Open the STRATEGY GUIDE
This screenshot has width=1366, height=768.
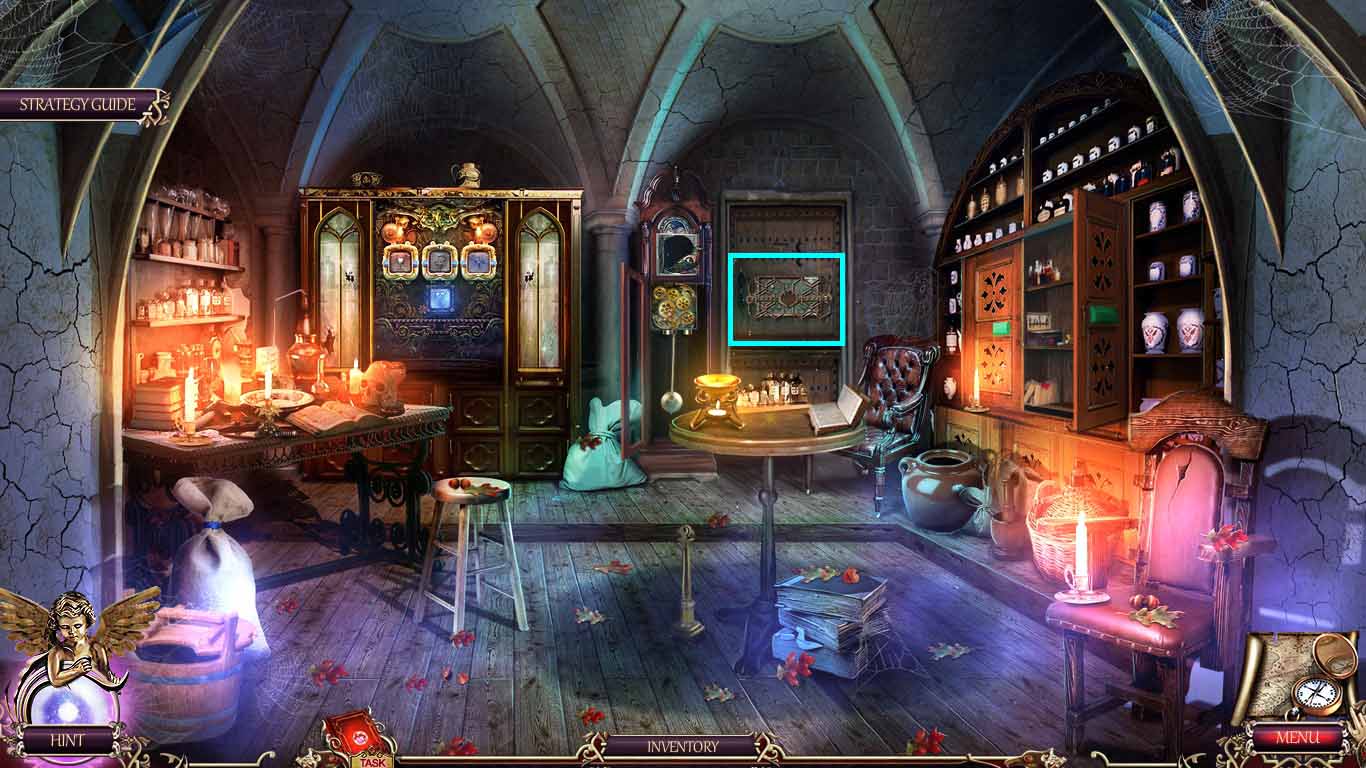point(75,103)
